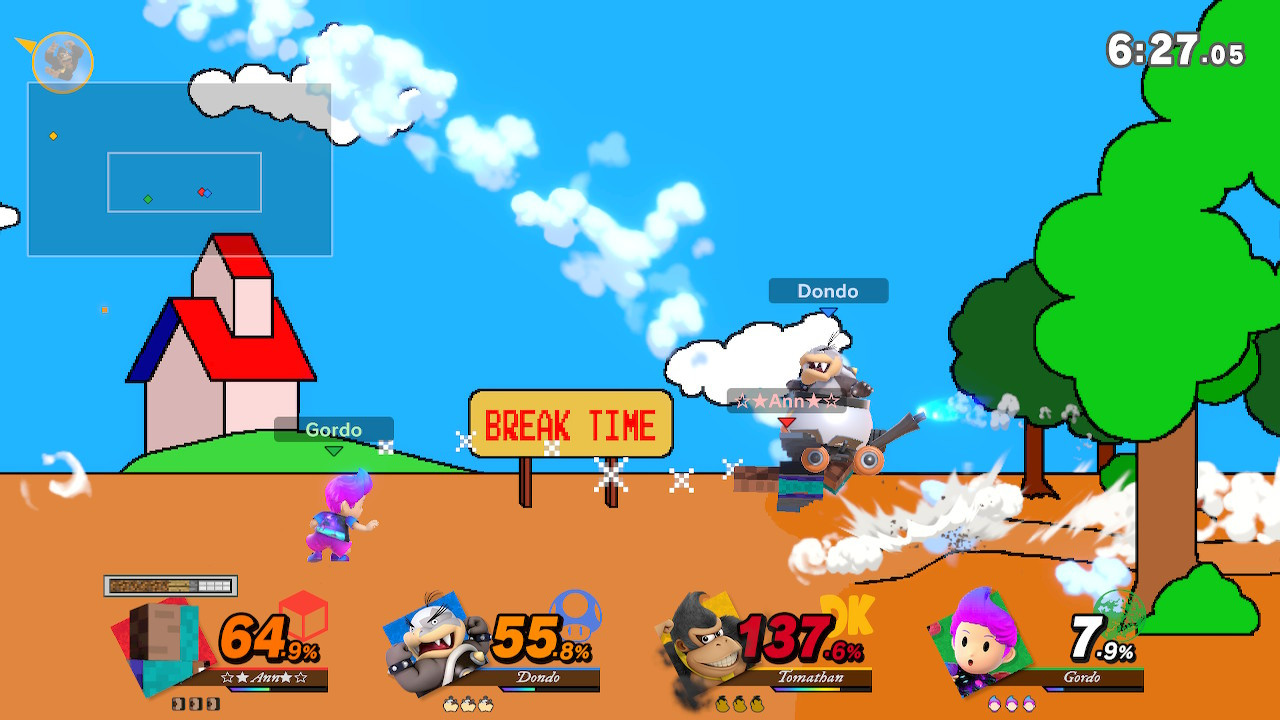This screenshot has width=1280, height=720.
Task: Select the EarthBound planet icon near Gordo's damage
Action: 1121,615
